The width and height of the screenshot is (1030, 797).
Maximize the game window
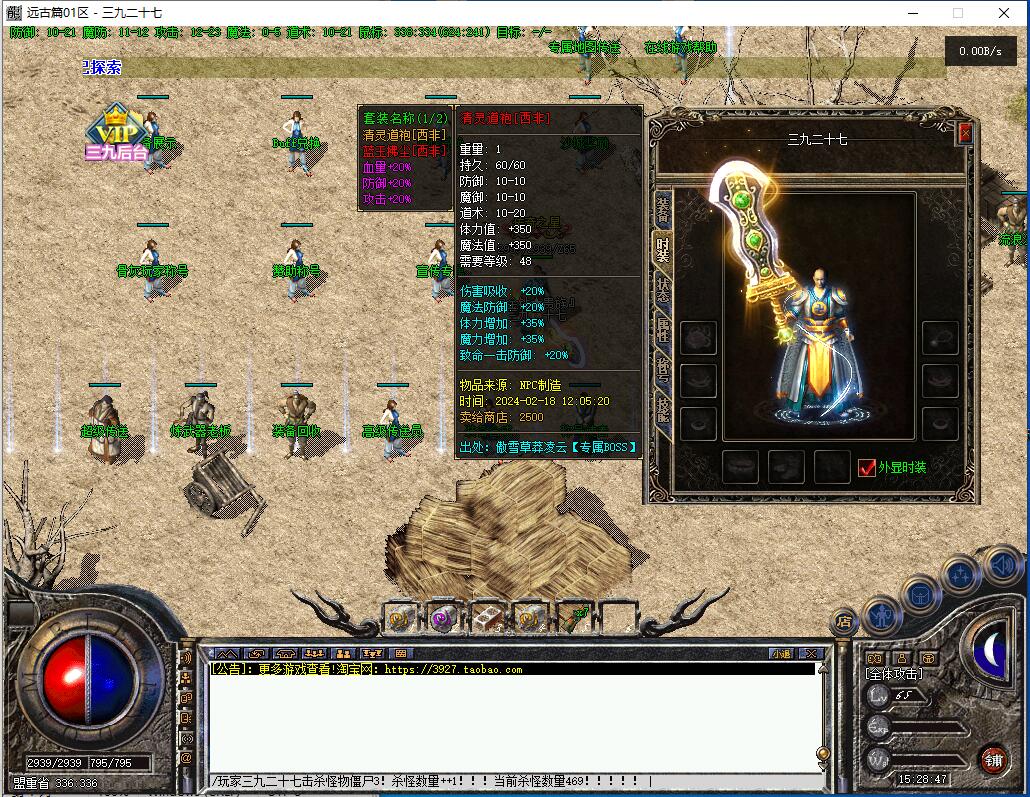pyautogui.click(x=957, y=13)
